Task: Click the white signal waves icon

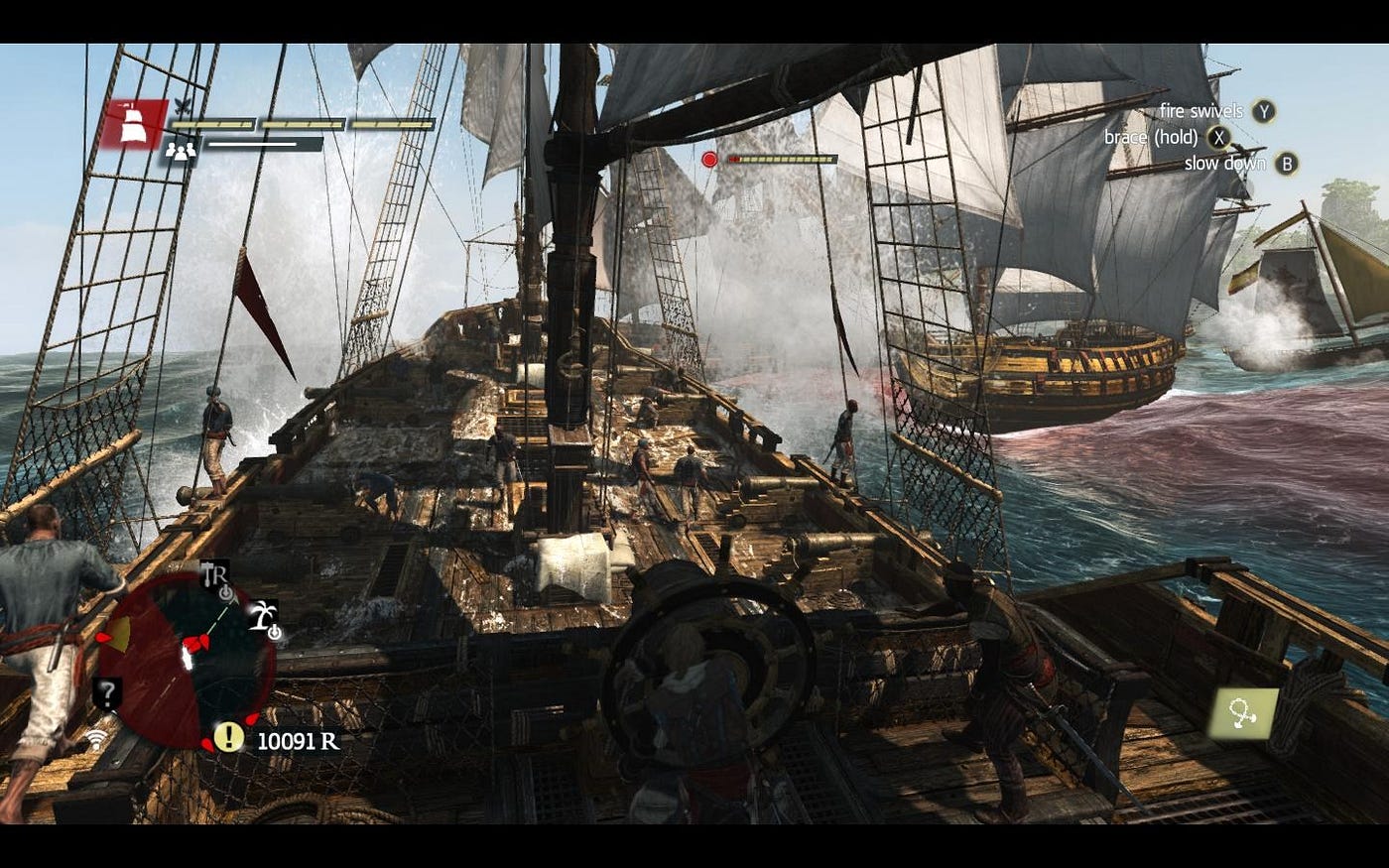Action: pyautogui.click(x=96, y=739)
